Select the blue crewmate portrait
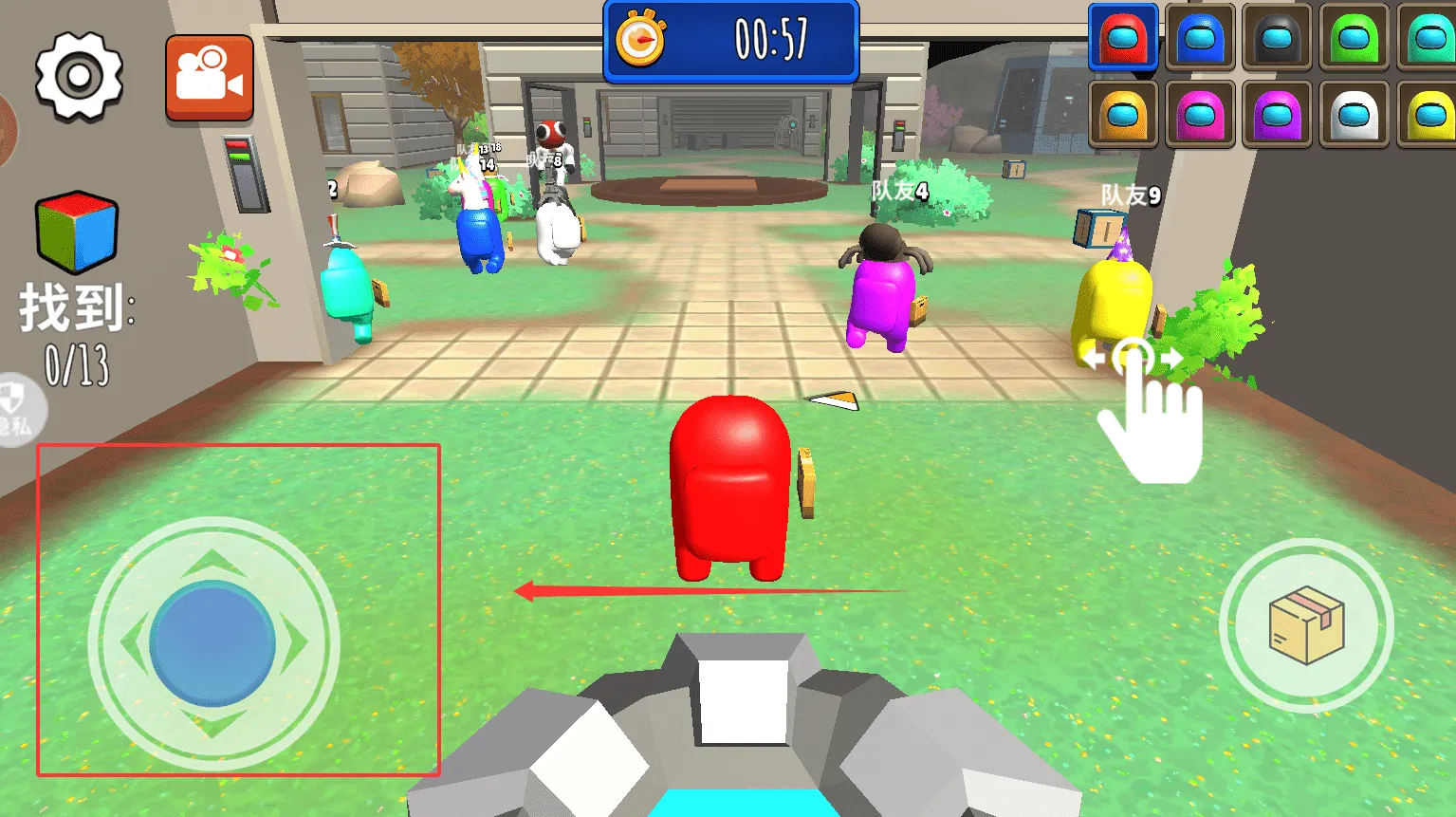This screenshot has width=1456, height=817. (x=1200, y=37)
